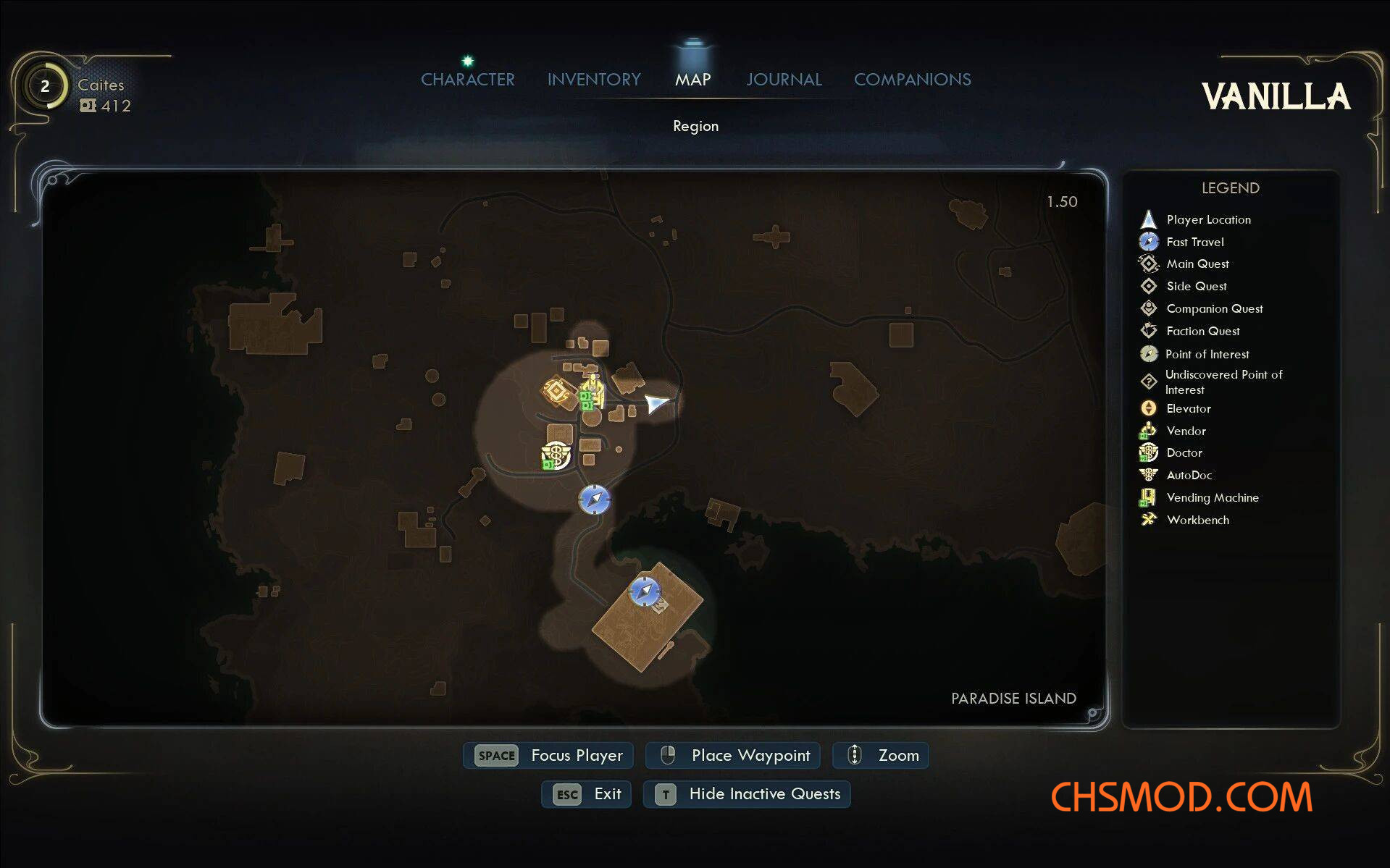Open the Companions tab
Screen dimensions: 1390x868
coord(912,80)
